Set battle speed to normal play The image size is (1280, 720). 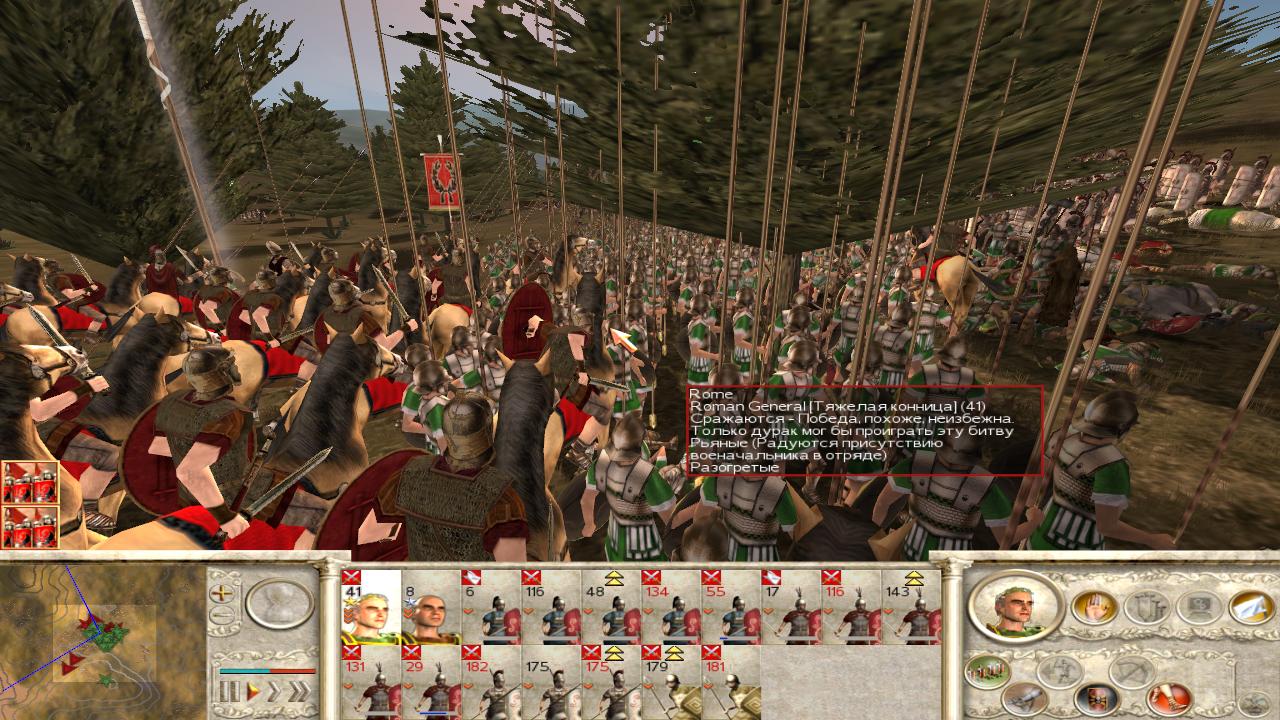tap(254, 691)
